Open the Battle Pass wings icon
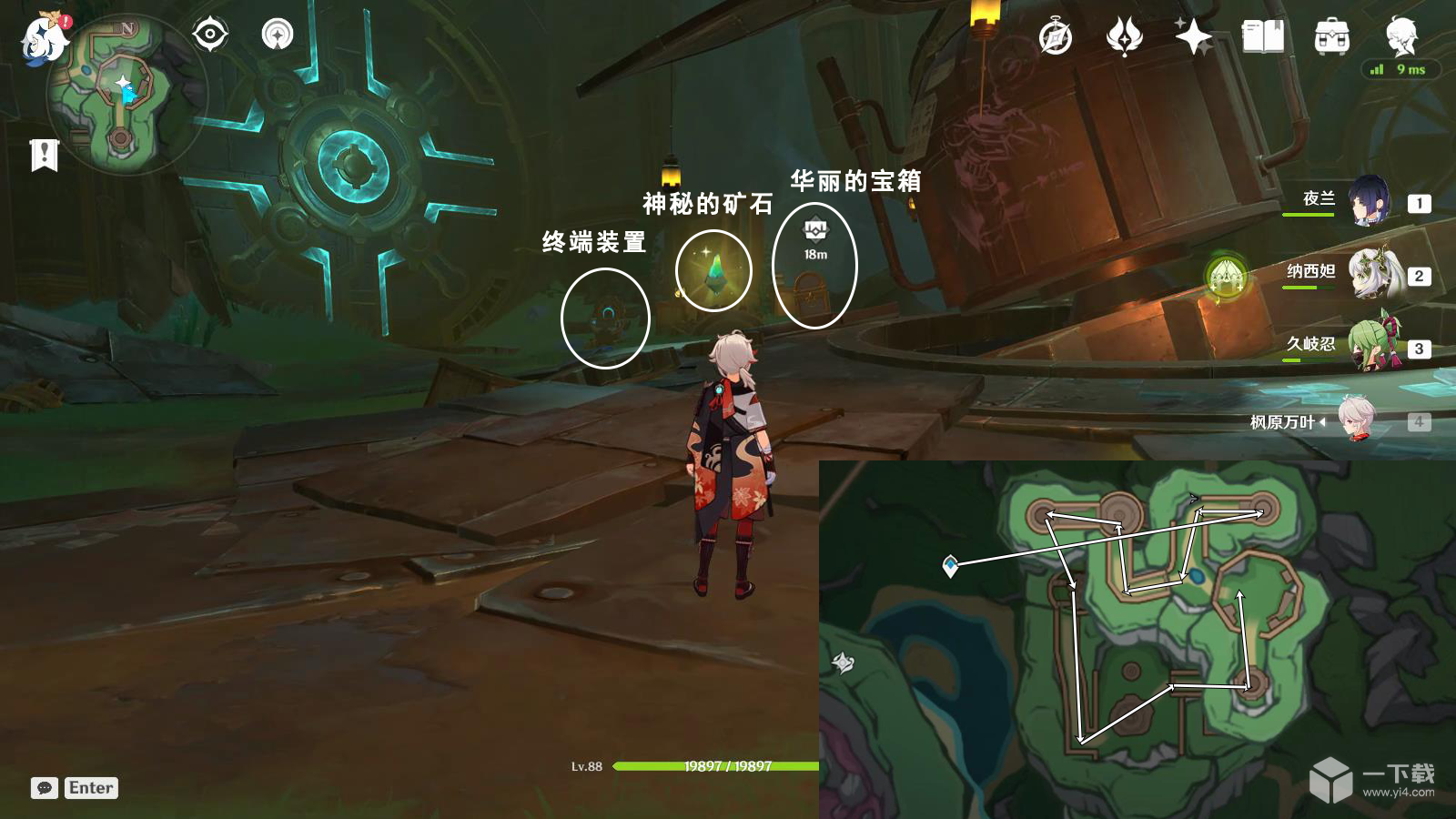1456x819 pixels. pos(1126,38)
